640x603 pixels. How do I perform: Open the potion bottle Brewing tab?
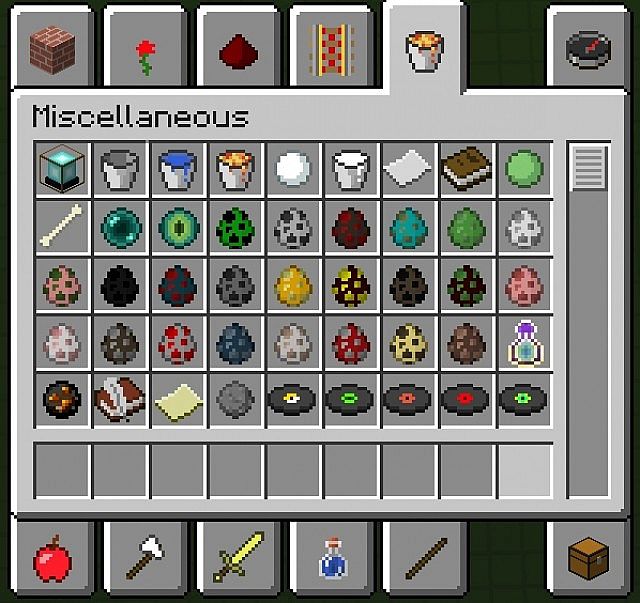[x=332, y=558]
